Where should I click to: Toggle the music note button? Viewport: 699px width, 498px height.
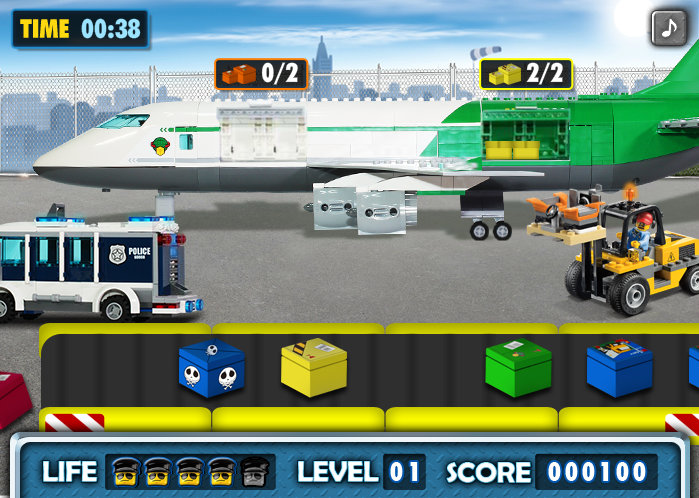click(668, 27)
